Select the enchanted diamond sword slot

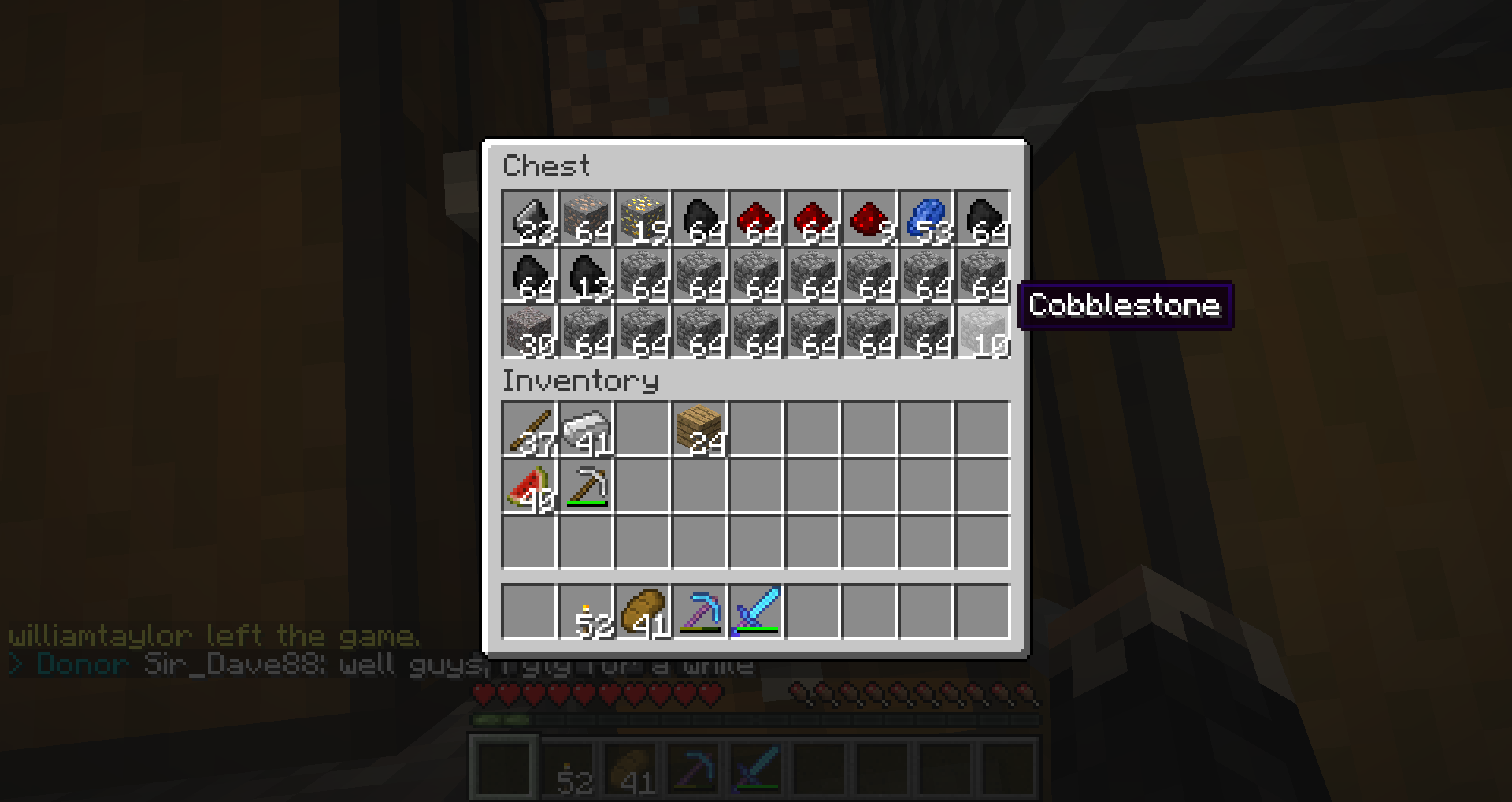coord(756,612)
